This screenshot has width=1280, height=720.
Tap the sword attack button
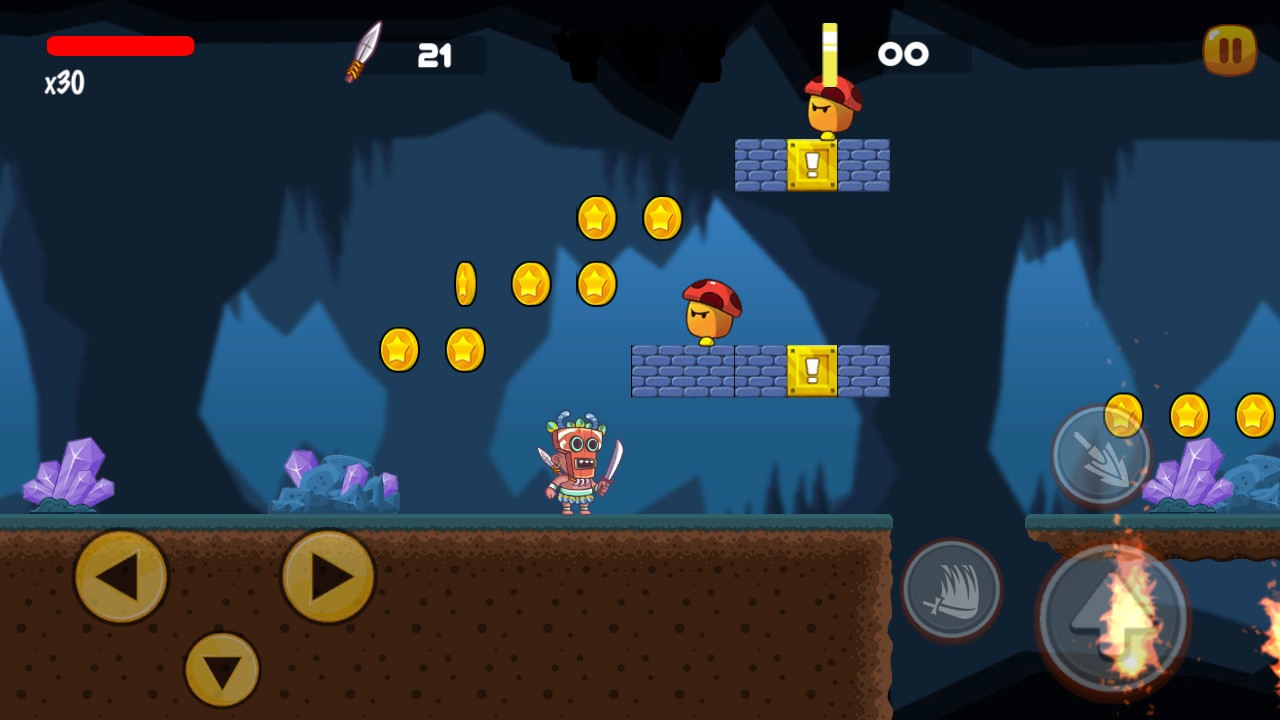[950, 590]
